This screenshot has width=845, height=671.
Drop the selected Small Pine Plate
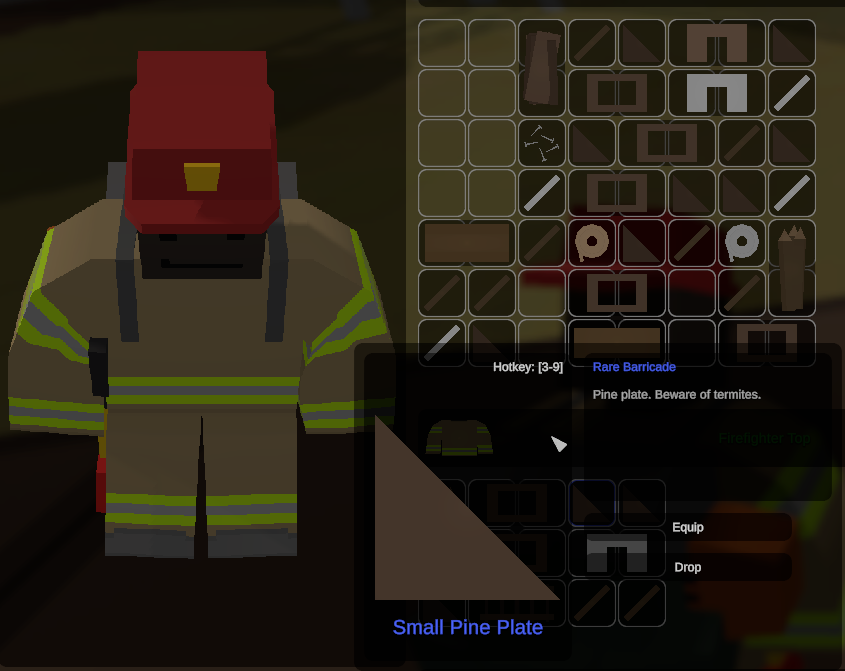(x=730, y=567)
